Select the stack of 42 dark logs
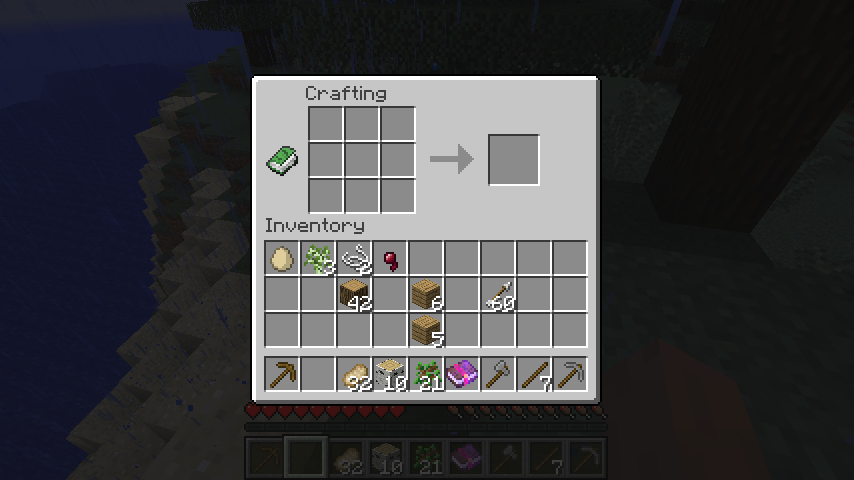Viewport: 854px width, 480px height. (355, 295)
